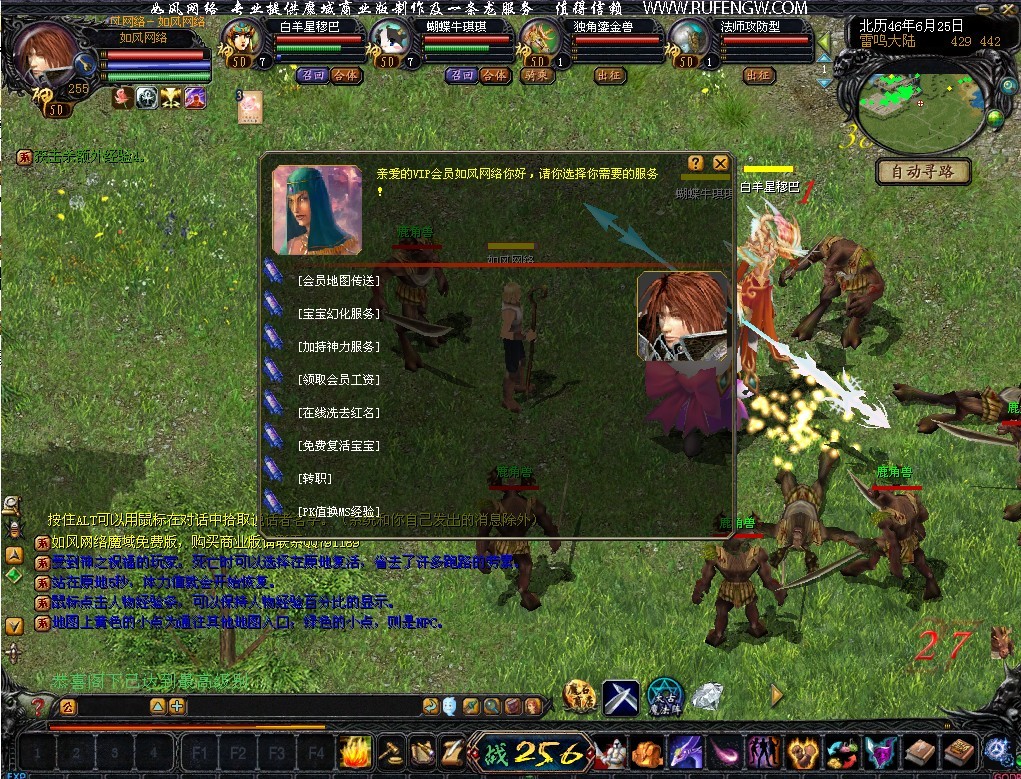This screenshot has width=1021, height=779.
Task: Click the crossed swords icon above hotbar
Action: click(x=620, y=697)
